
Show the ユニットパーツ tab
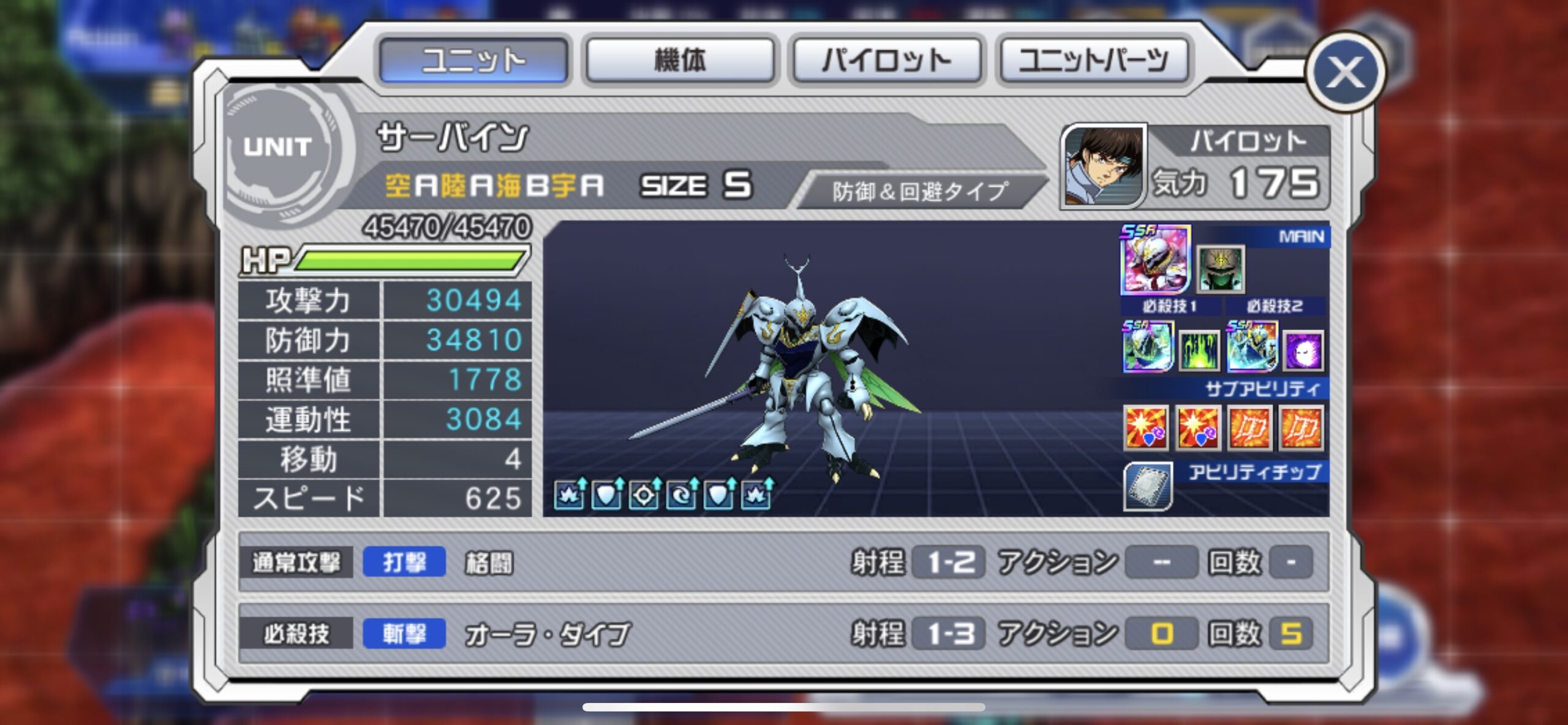click(x=1094, y=60)
